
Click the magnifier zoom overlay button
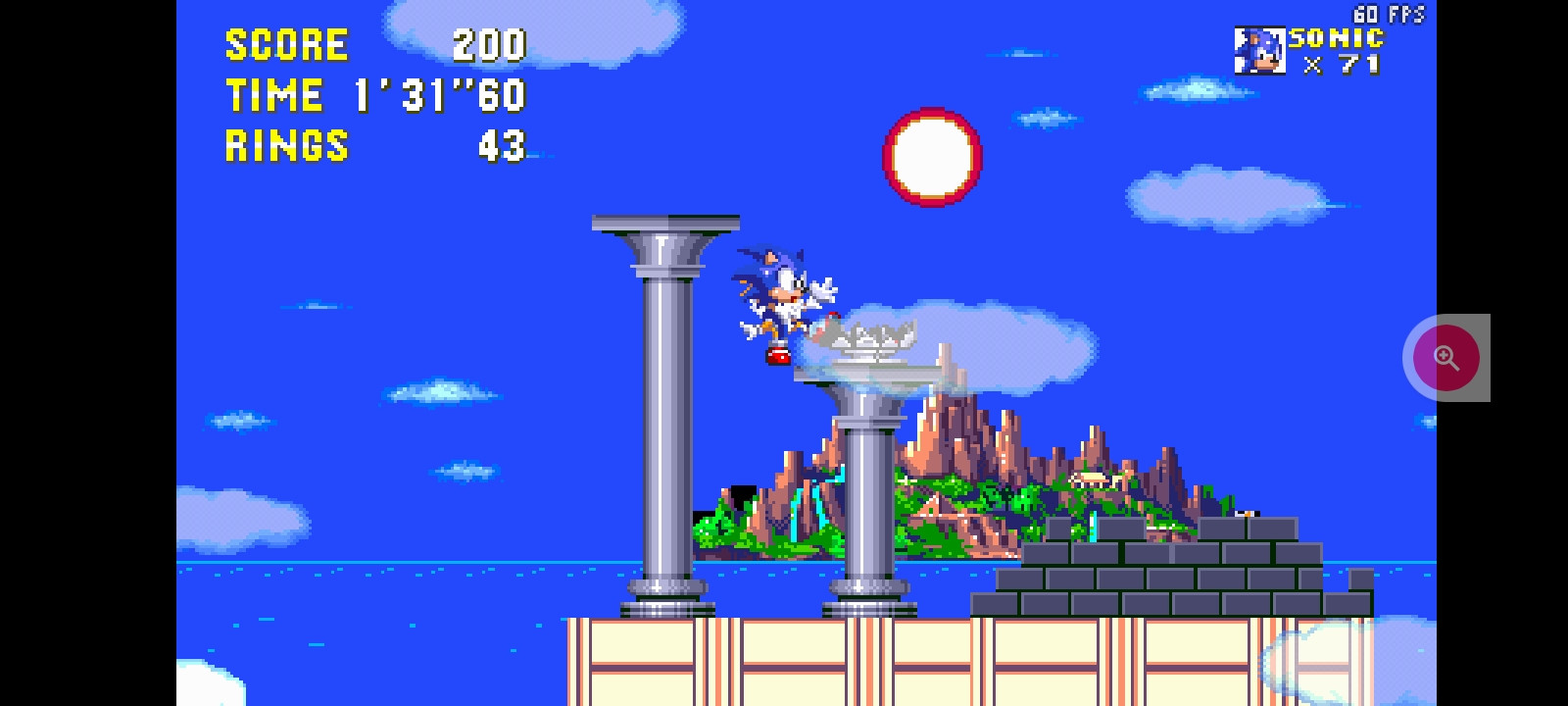tap(1446, 357)
